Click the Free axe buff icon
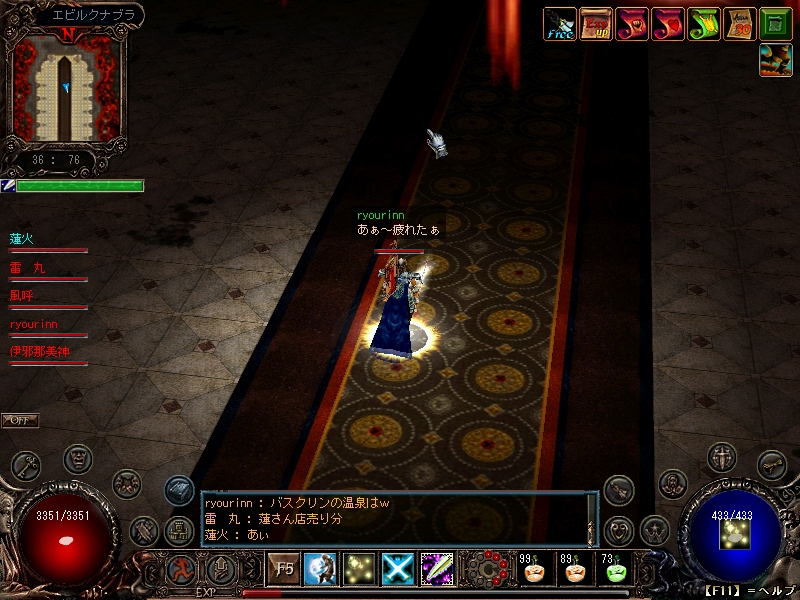This screenshot has width=800, height=600. point(560,24)
